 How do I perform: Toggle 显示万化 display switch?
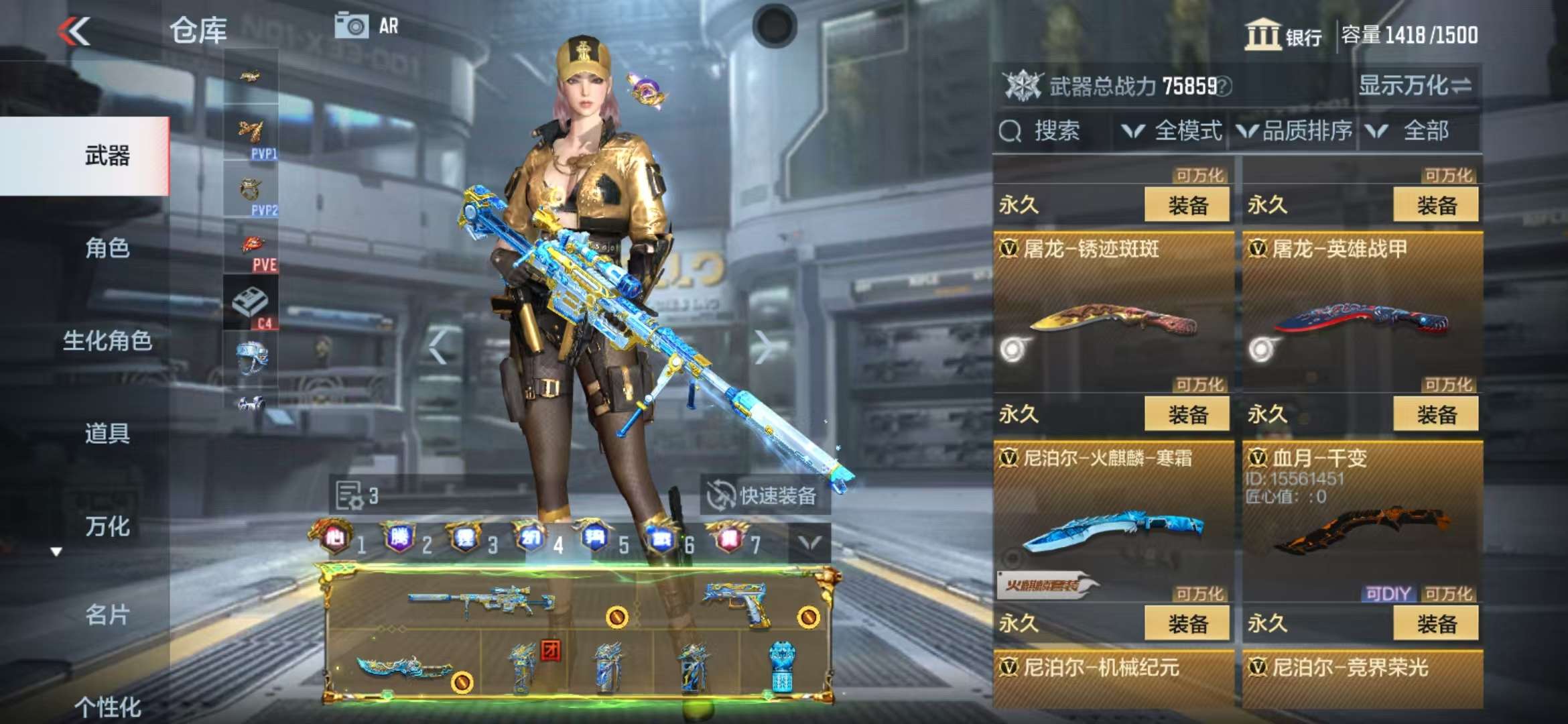[1415, 86]
